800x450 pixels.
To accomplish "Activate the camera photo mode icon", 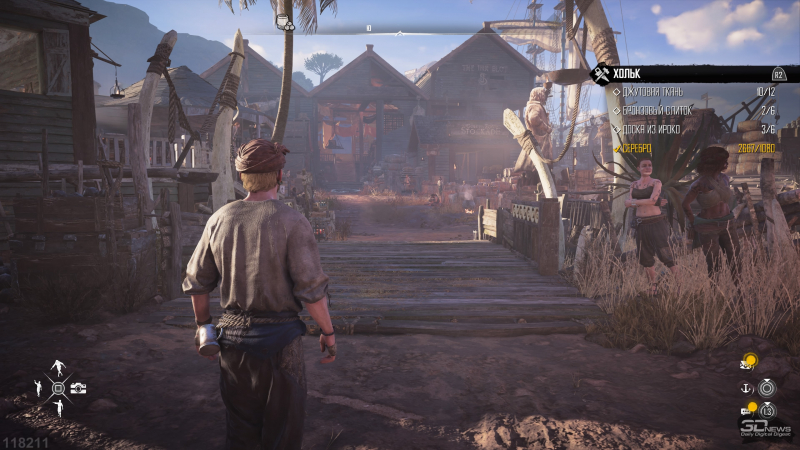I will click(x=78, y=388).
